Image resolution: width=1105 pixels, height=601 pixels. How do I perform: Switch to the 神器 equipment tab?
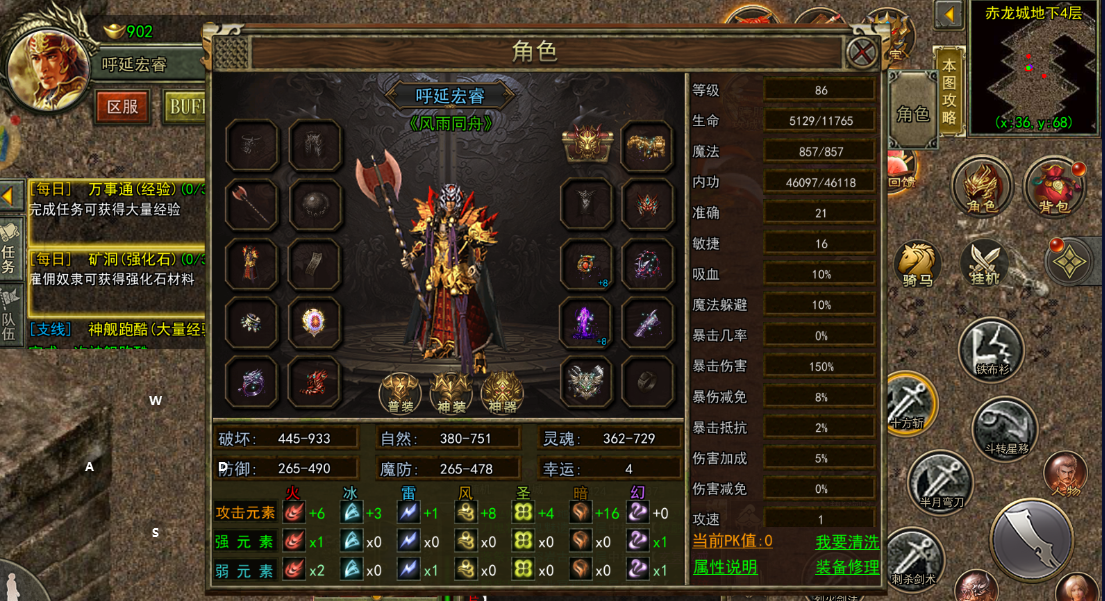(502, 392)
